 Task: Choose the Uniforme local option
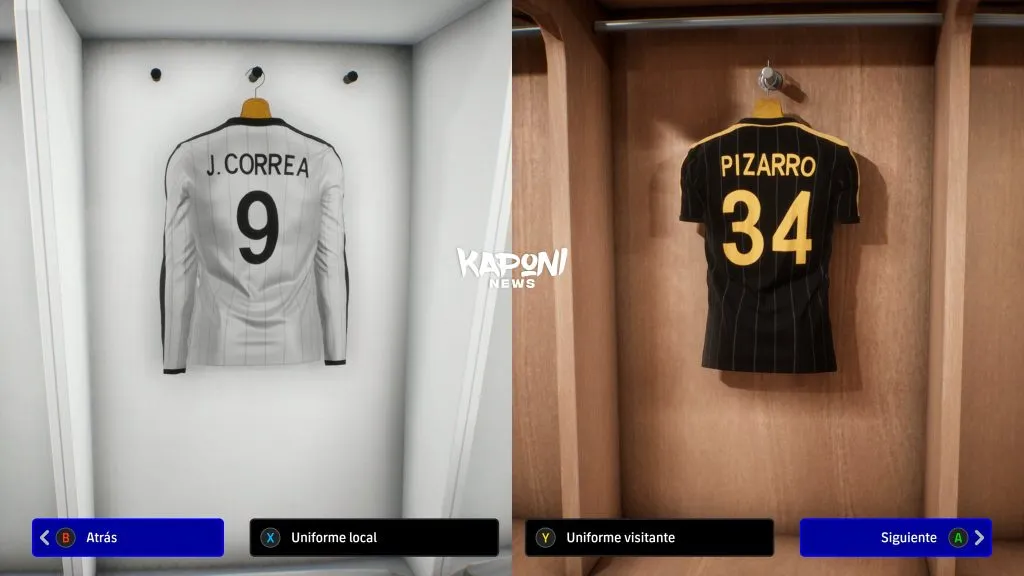[373, 537]
